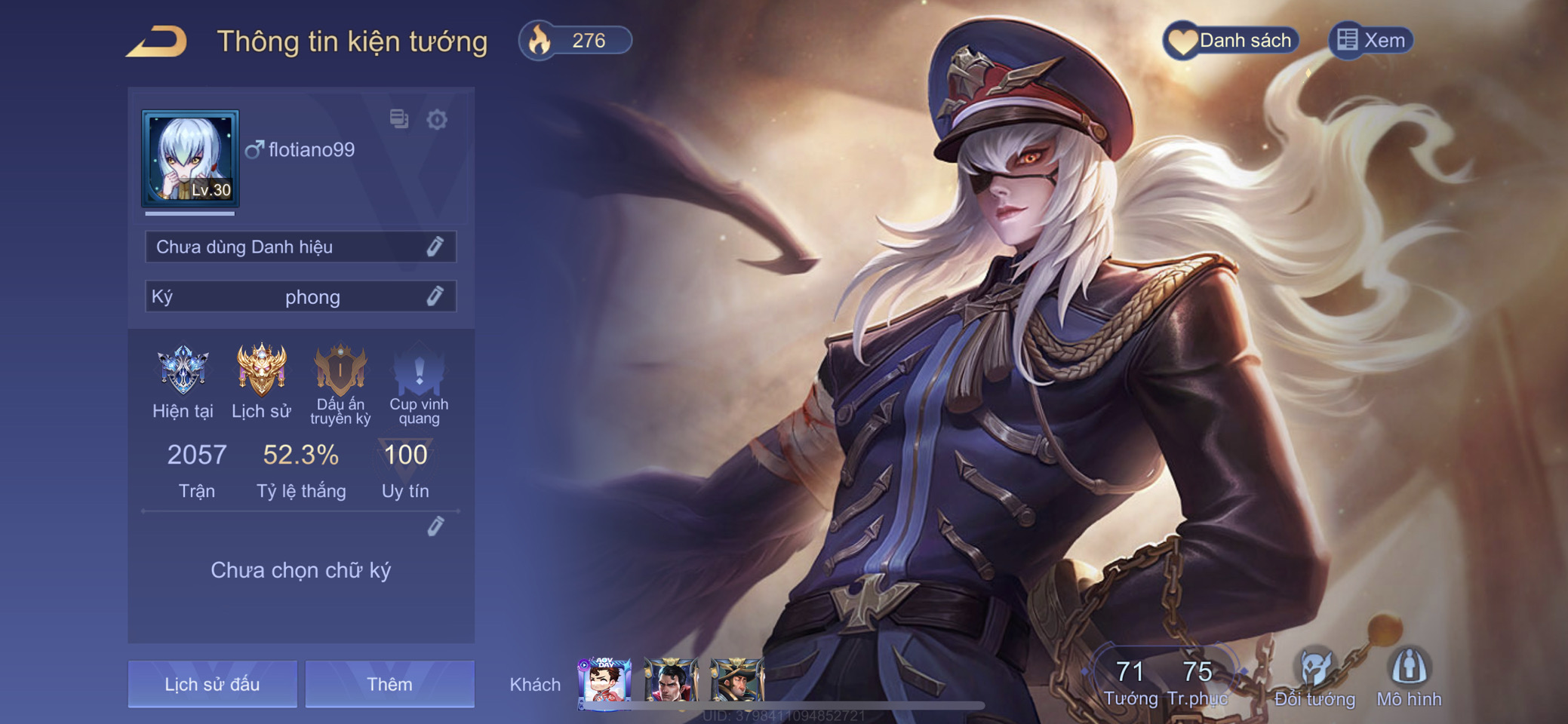1568x724 pixels.
Task: Open the Mô hình model view
Action: click(1409, 677)
